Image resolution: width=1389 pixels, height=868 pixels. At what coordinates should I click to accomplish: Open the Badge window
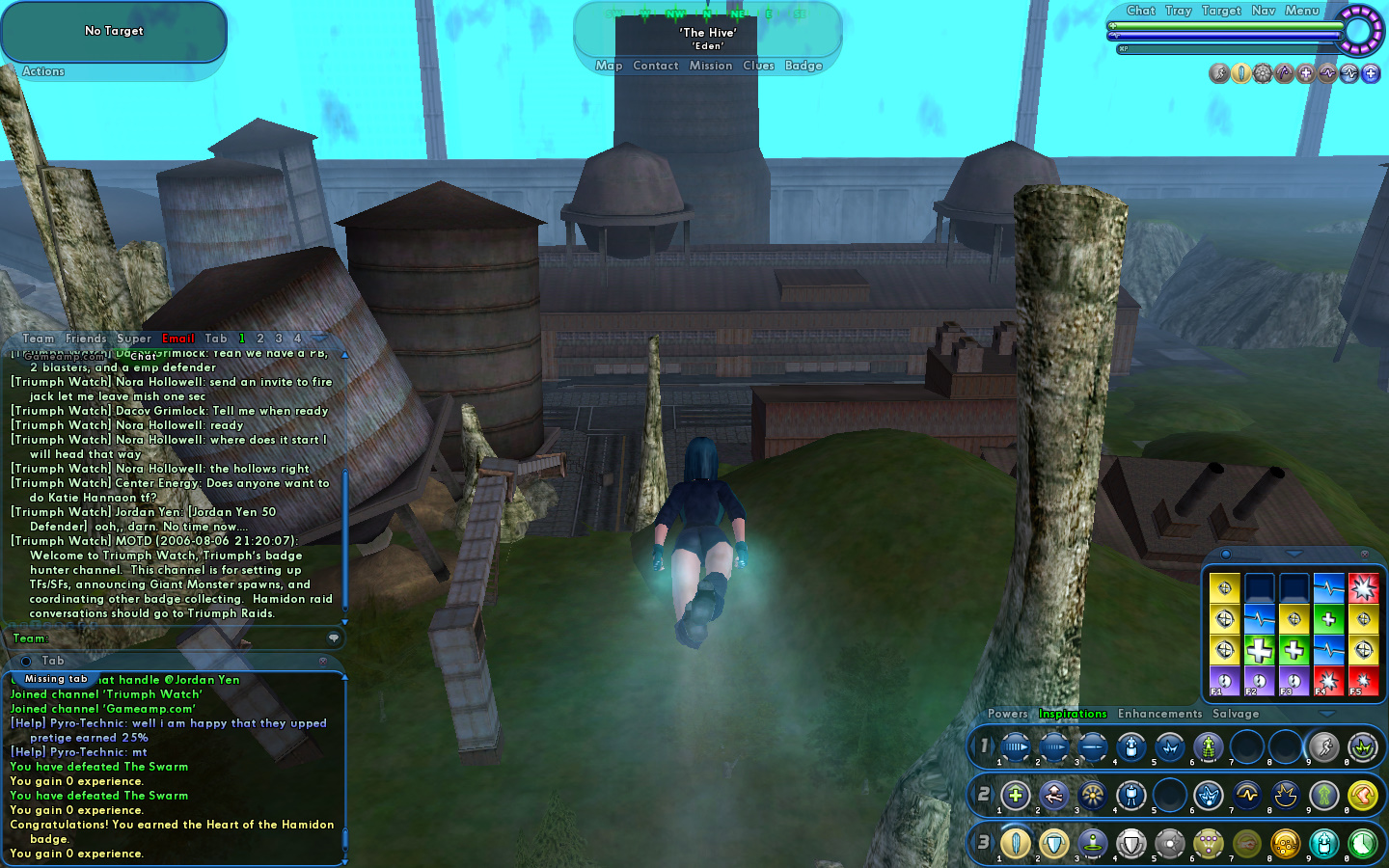[803, 66]
